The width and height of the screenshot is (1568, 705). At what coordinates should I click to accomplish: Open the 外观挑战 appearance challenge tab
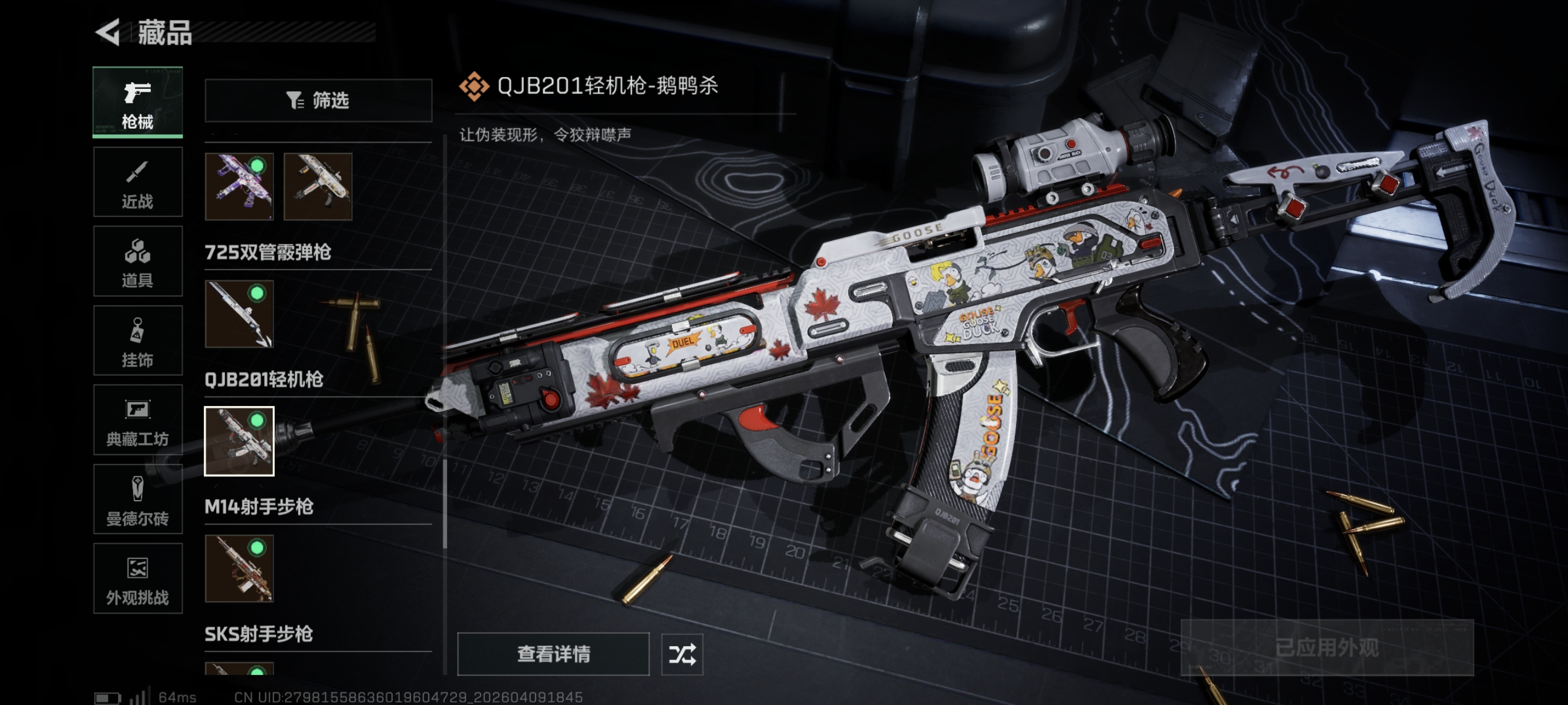pos(137,578)
